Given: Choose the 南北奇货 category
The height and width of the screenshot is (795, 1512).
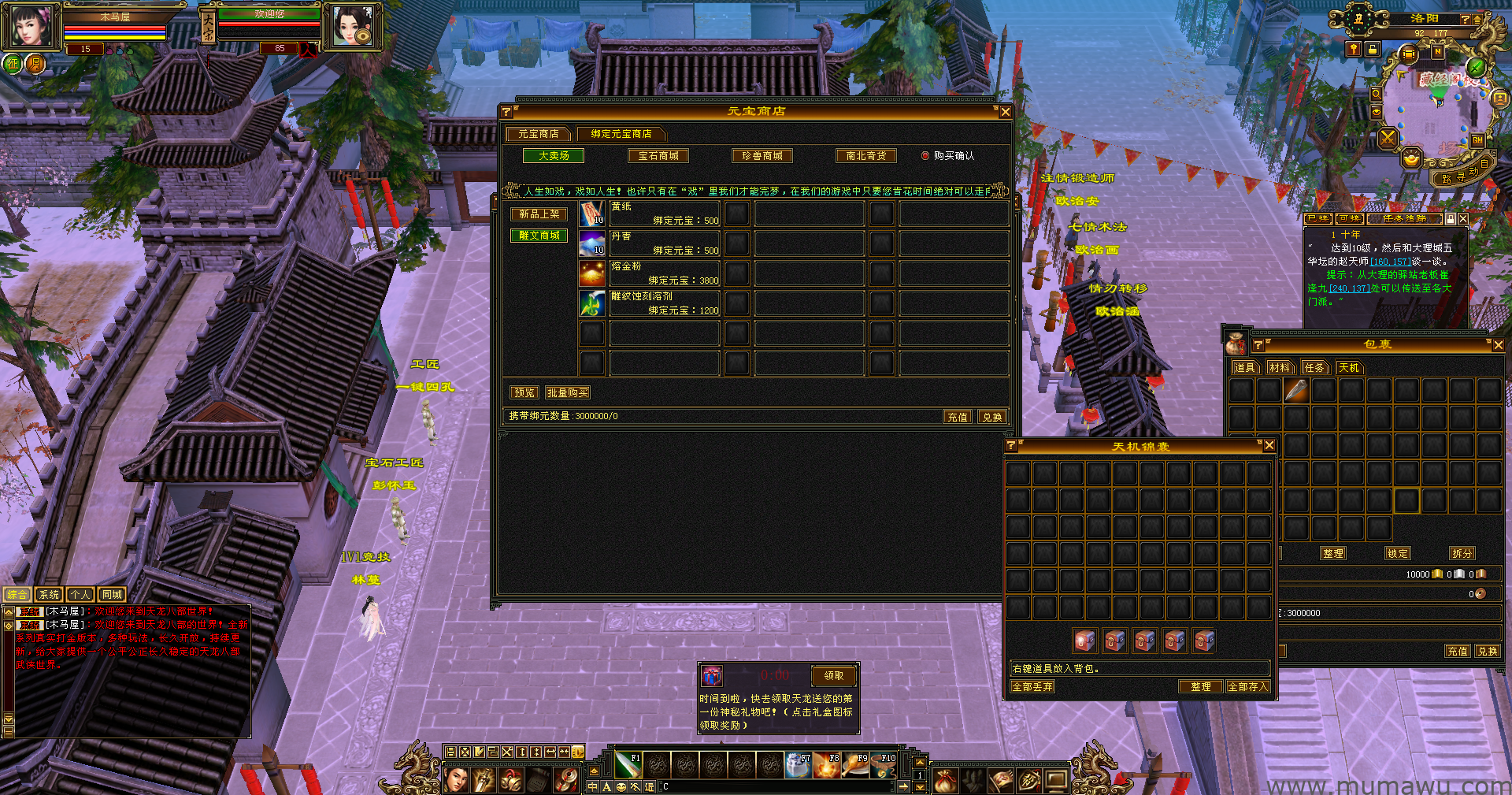Looking at the screenshot, I should pyautogui.click(x=865, y=156).
